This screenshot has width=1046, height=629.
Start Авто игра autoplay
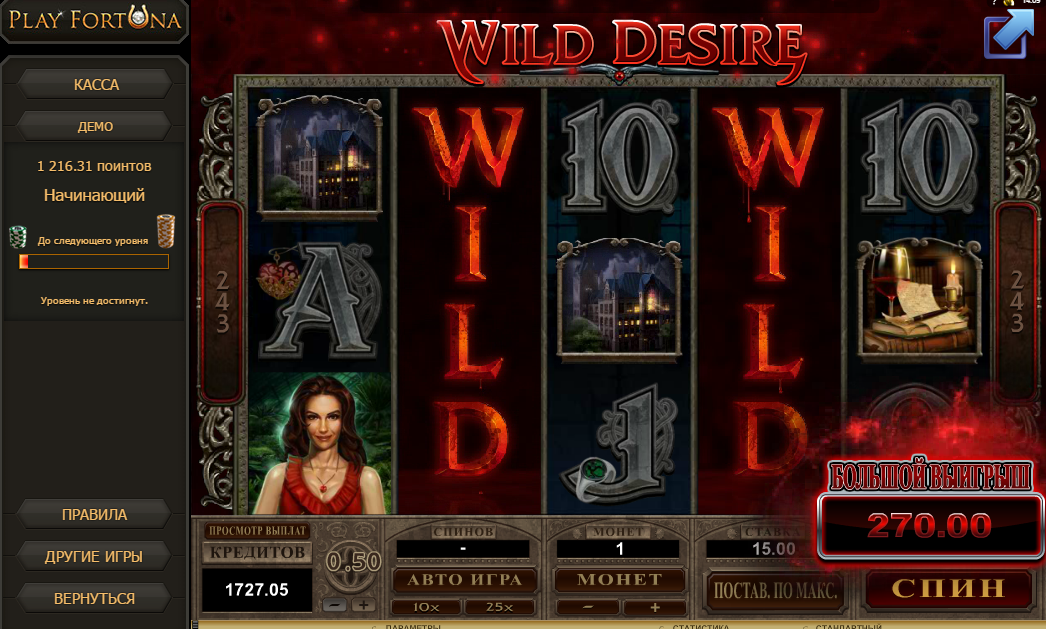[463, 580]
